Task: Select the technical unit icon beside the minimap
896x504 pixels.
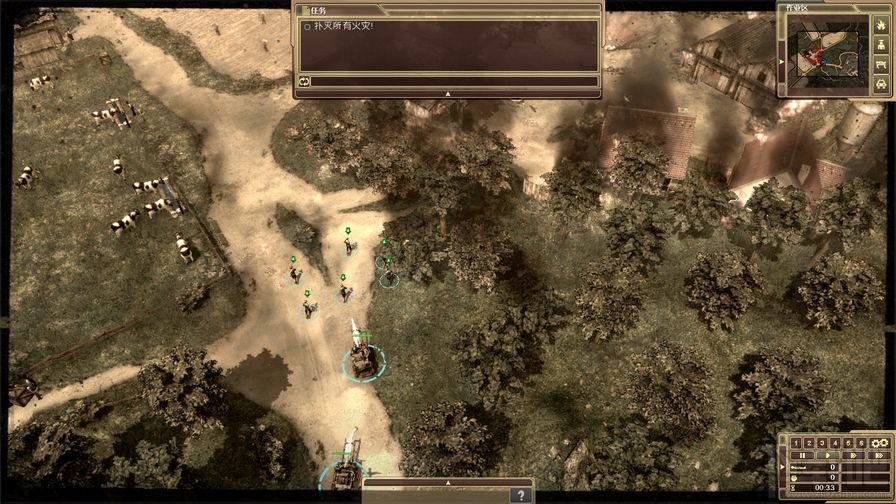Action: 881,65
